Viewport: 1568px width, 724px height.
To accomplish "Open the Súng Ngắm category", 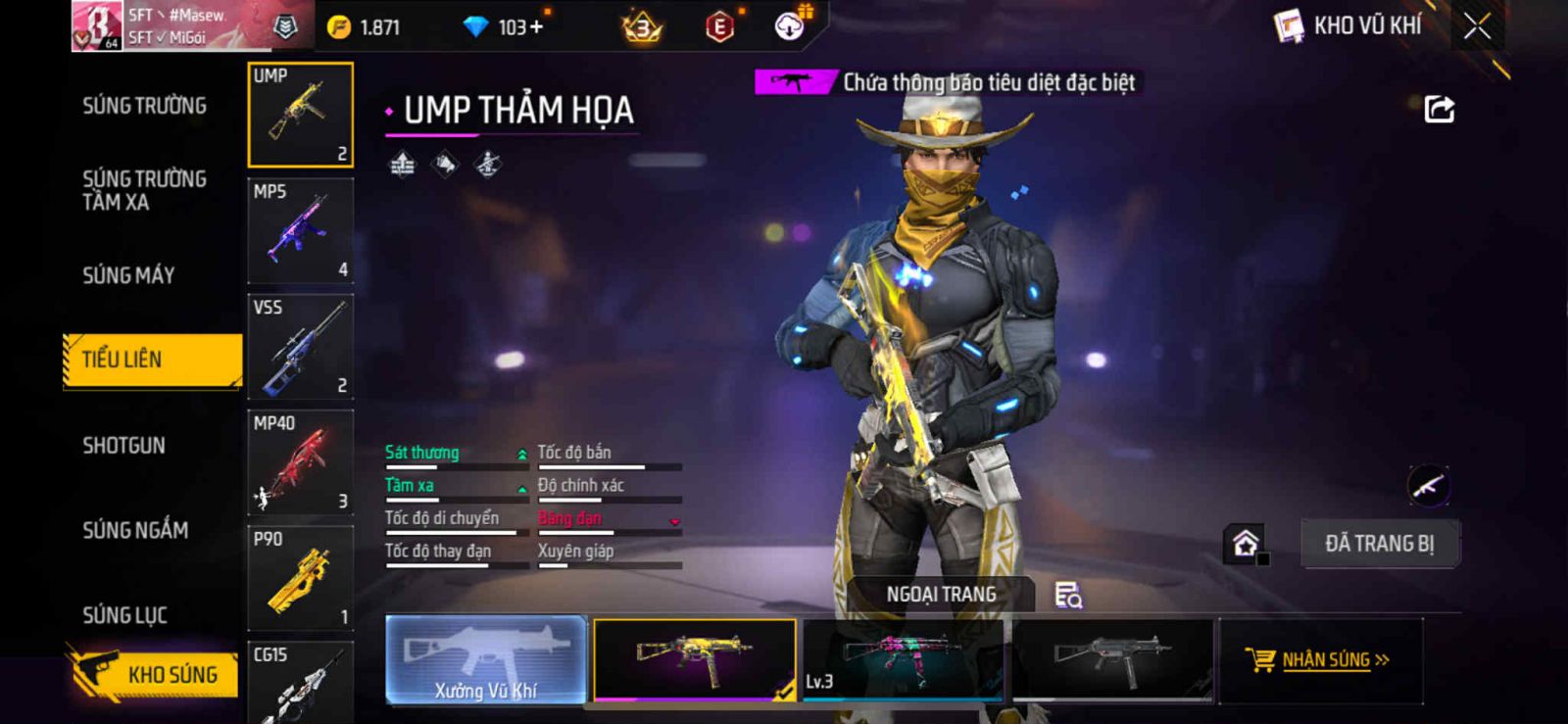I will click(x=135, y=530).
